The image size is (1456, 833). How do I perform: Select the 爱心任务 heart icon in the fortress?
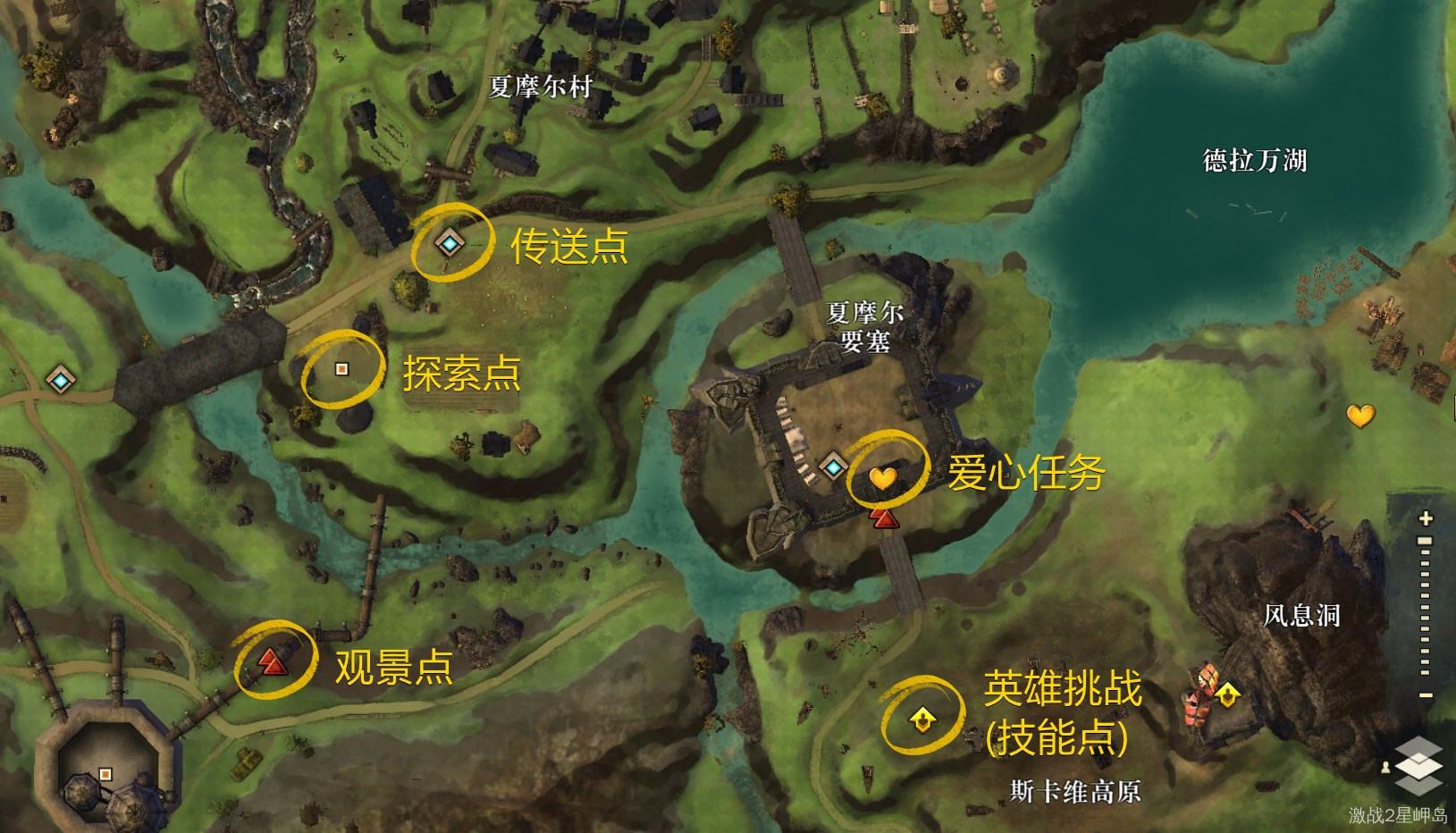tap(882, 479)
